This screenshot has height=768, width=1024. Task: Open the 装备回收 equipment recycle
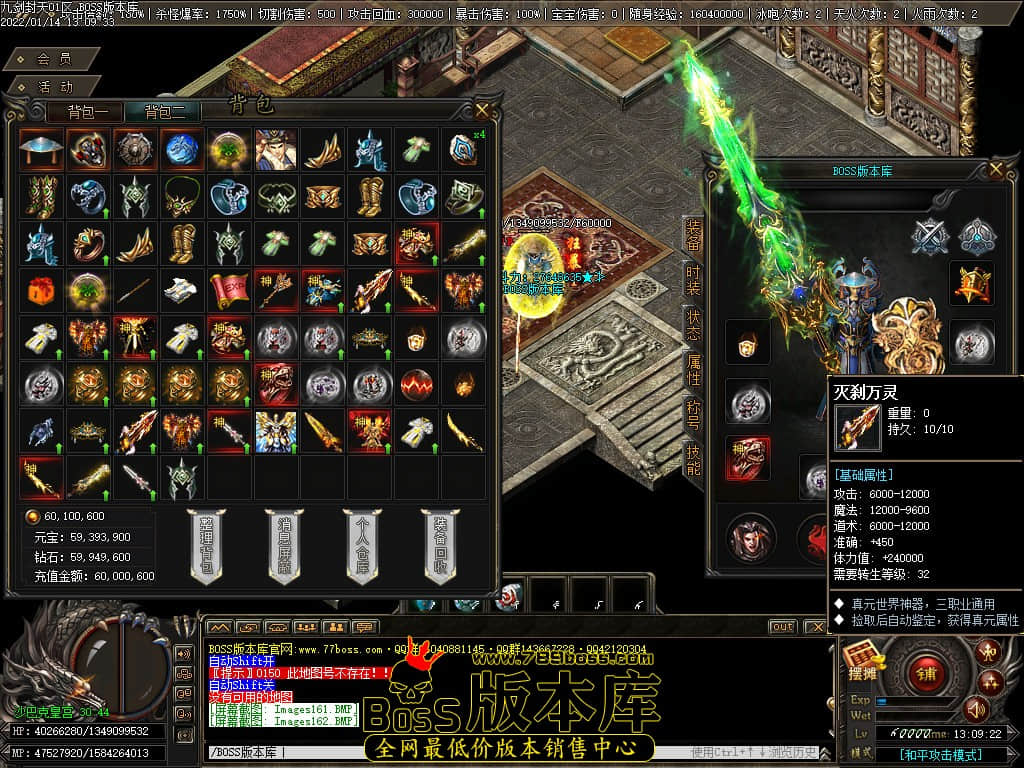point(438,545)
